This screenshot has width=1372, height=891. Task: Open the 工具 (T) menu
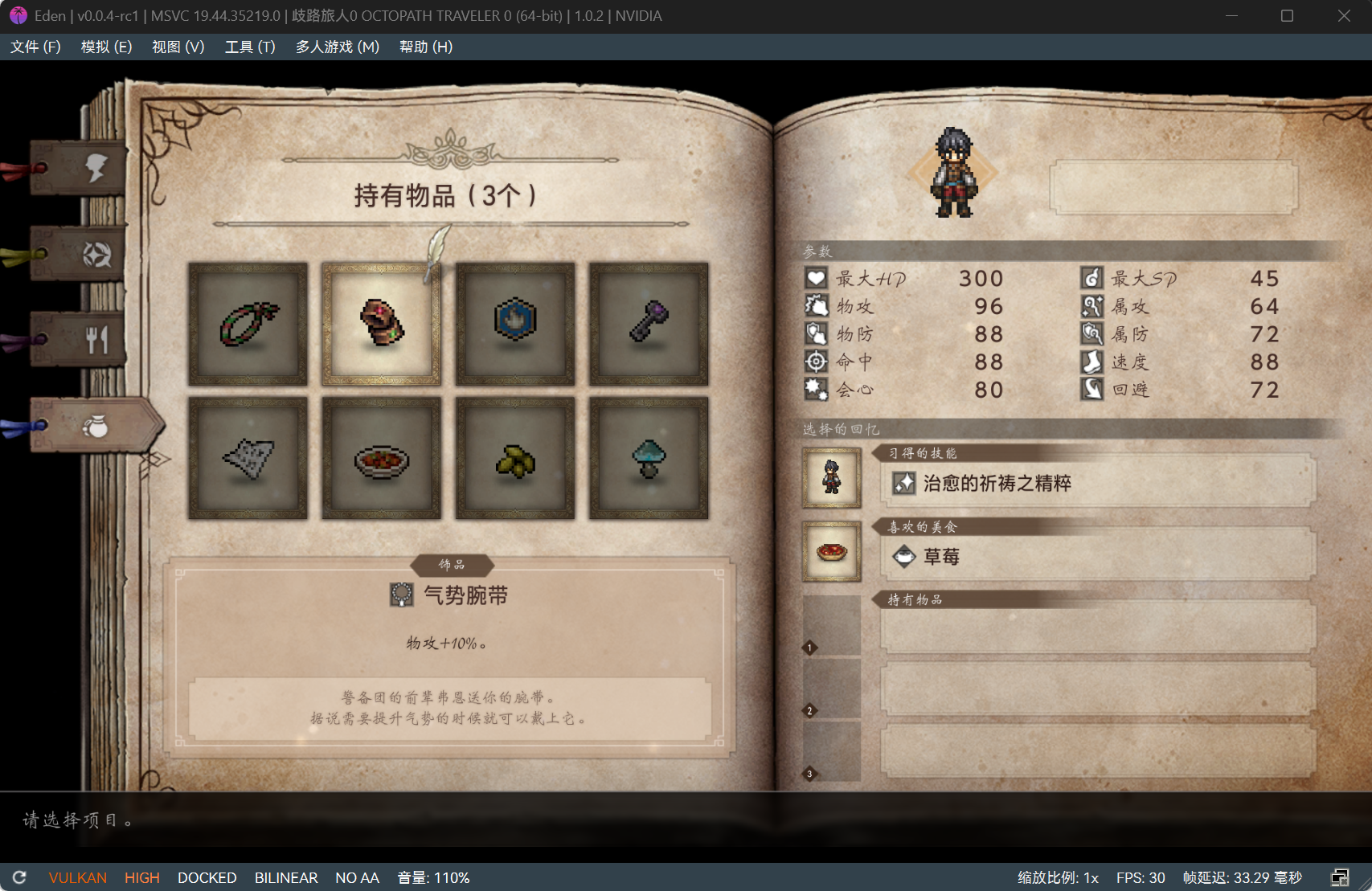249,47
